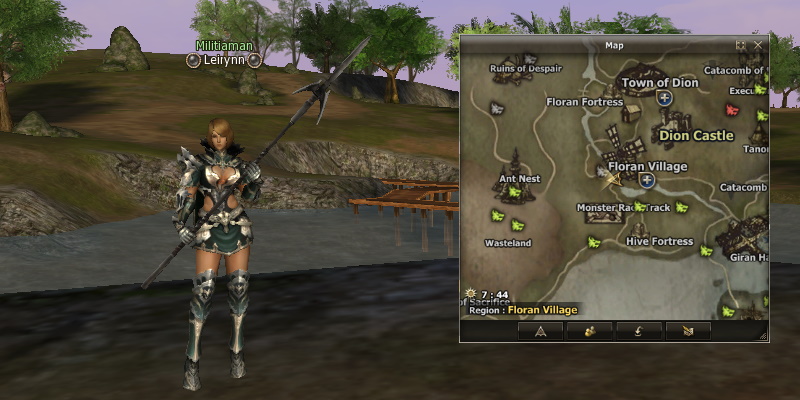Viewport: 800px width, 400px height.
Task: Select the Ant Nest location
Action: pos(519,179)
